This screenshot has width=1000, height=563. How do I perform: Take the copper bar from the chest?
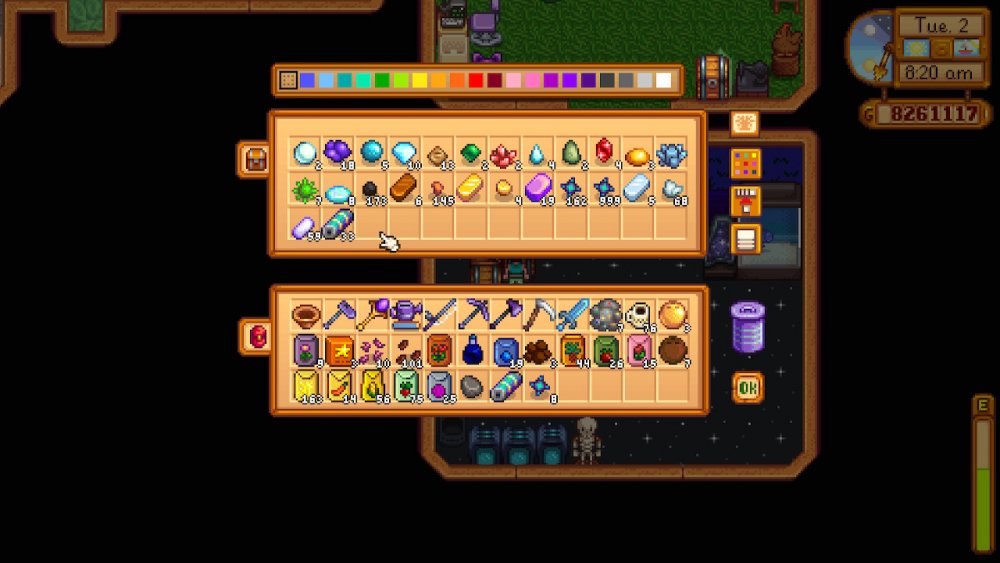point(405,187)
